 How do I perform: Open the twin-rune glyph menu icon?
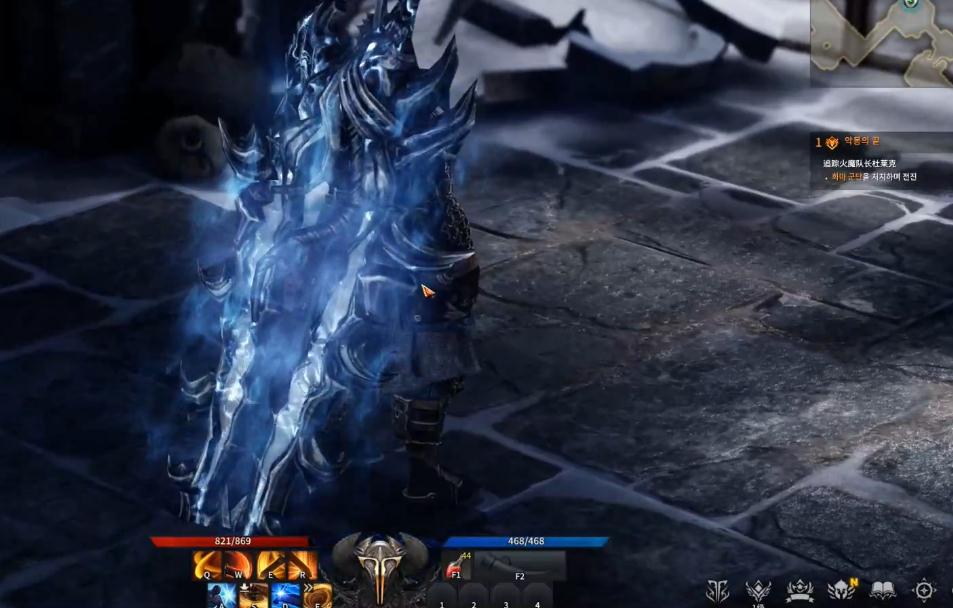[717, 590]
